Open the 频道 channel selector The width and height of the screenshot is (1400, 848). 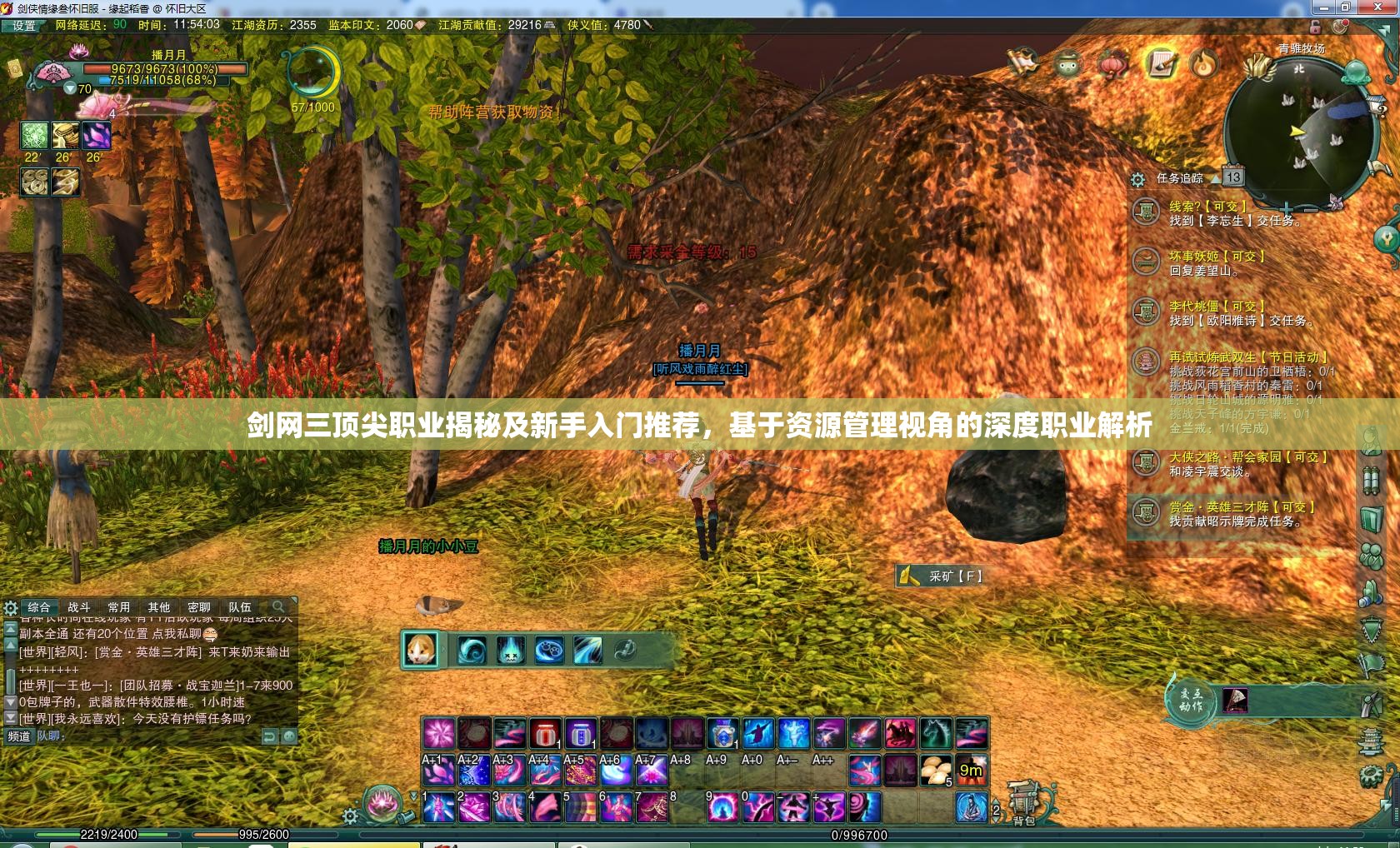tap(18, 736)
